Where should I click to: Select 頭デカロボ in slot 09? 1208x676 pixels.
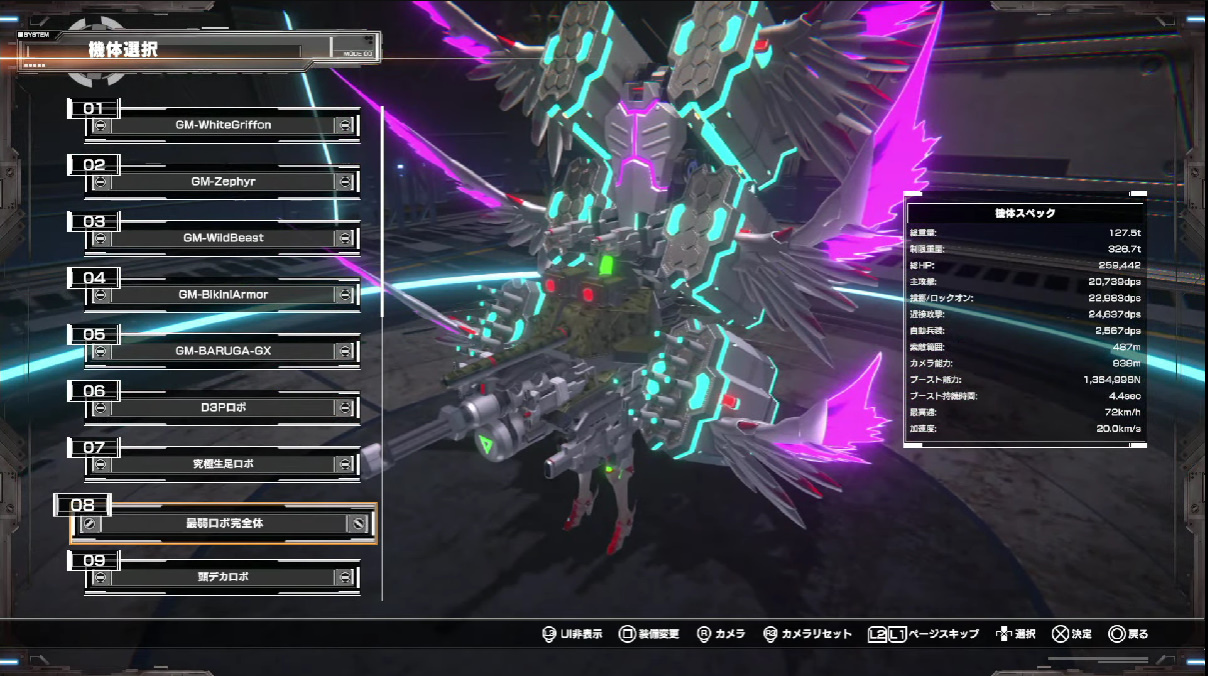(x=224, y=577)
